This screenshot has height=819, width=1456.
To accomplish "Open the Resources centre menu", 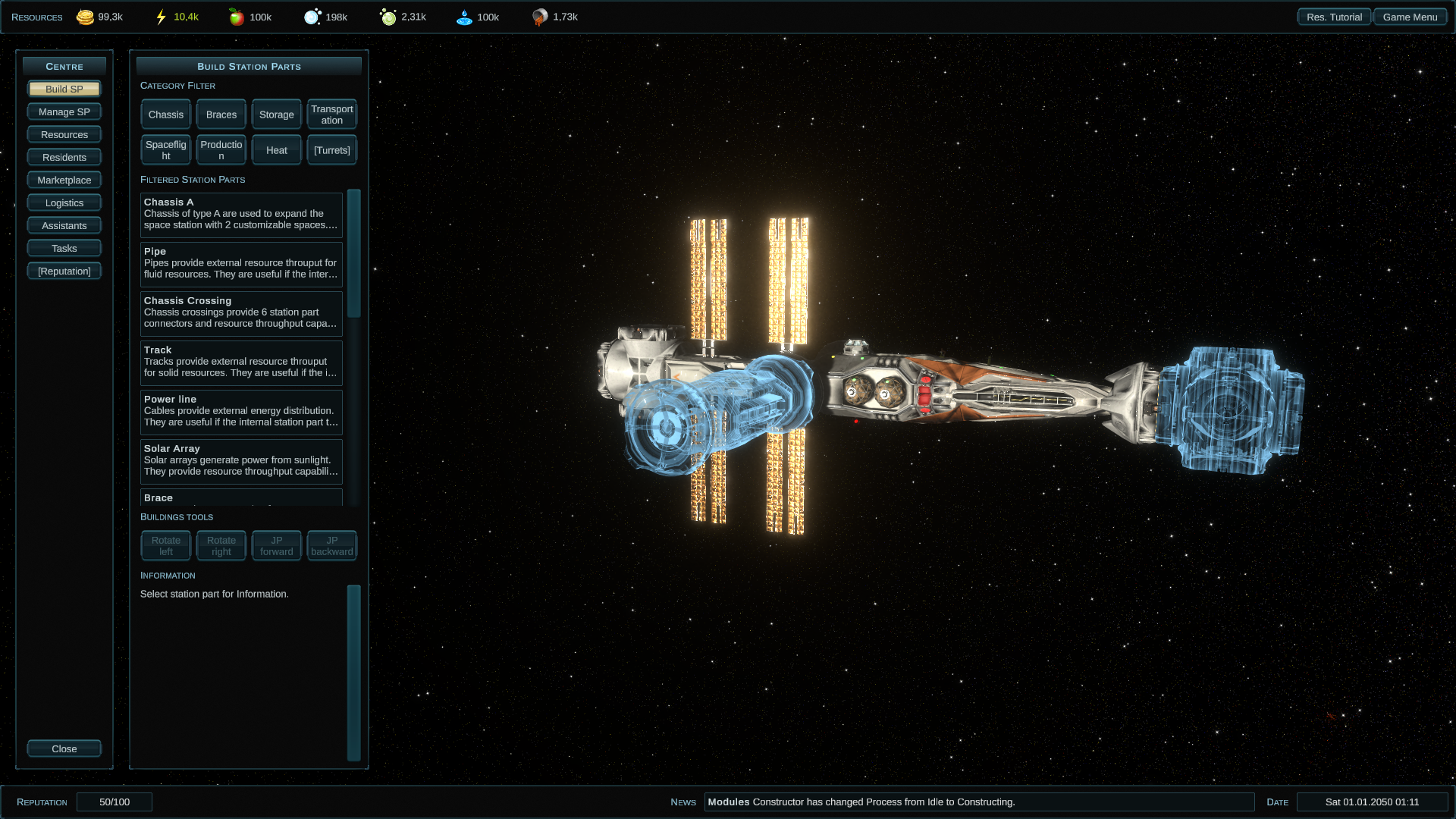I will (x=64, y=134).
